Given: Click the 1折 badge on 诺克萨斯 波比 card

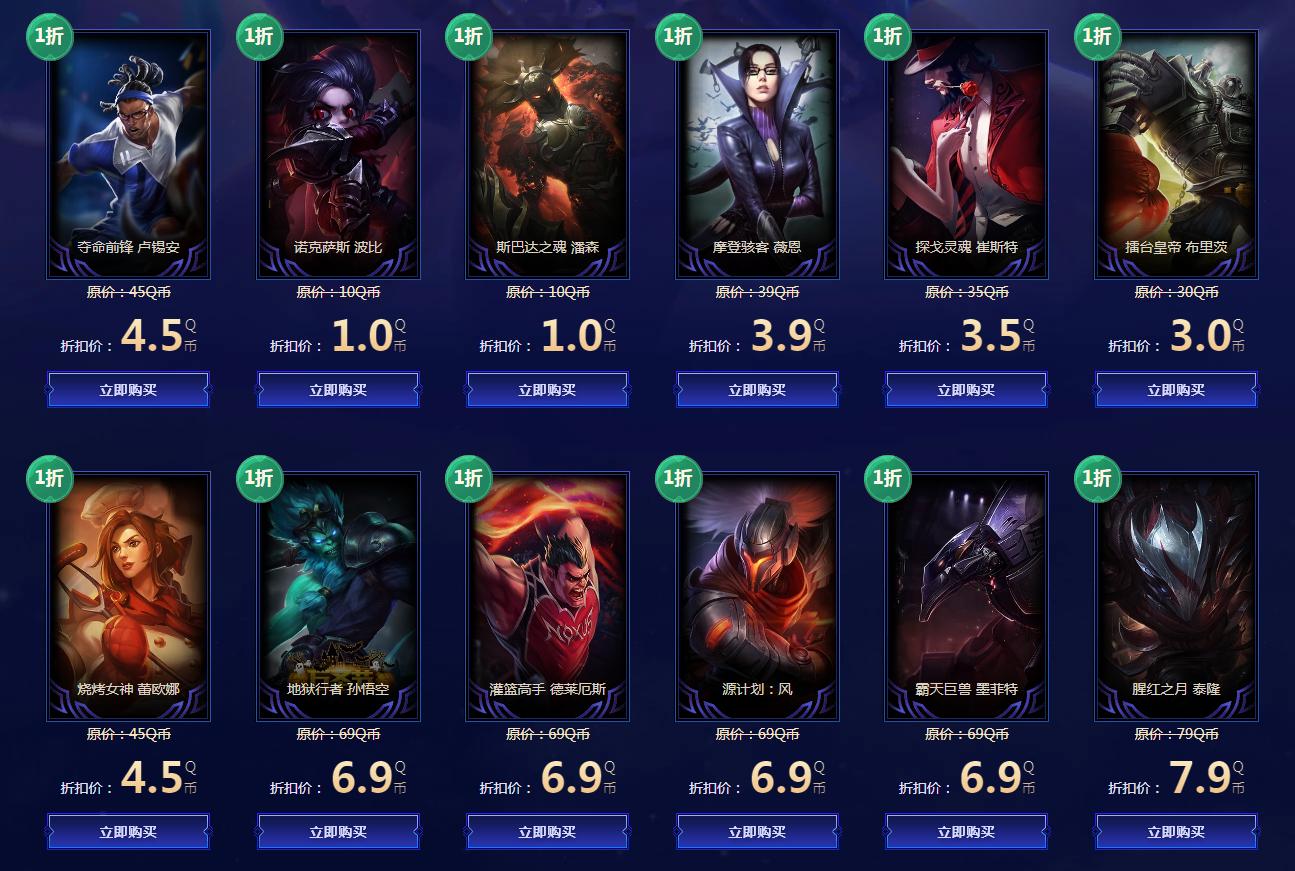Looking at the screenshot, I should pyautogui.click(x=258, y=37).
